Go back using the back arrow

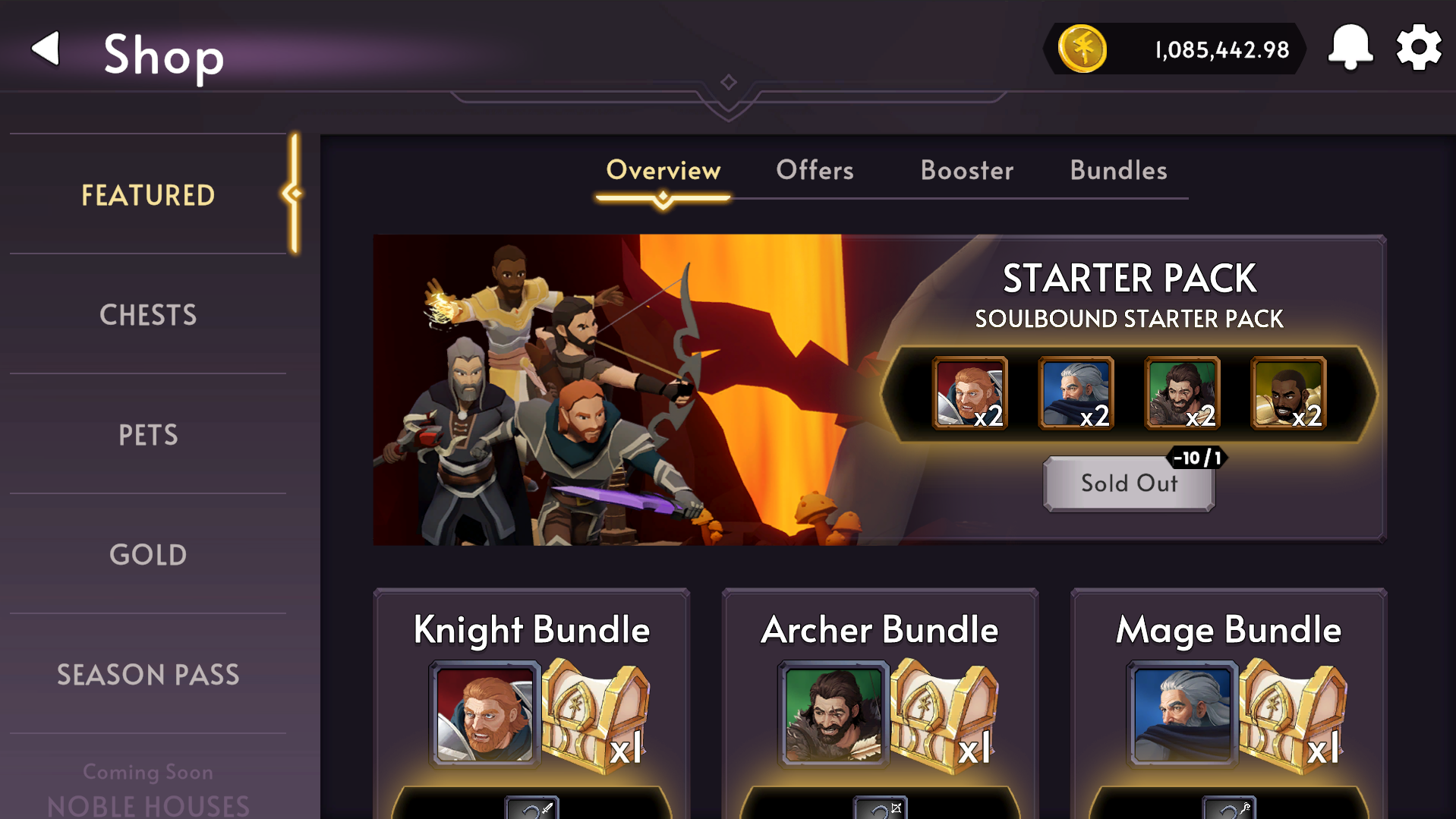[45, 49]
